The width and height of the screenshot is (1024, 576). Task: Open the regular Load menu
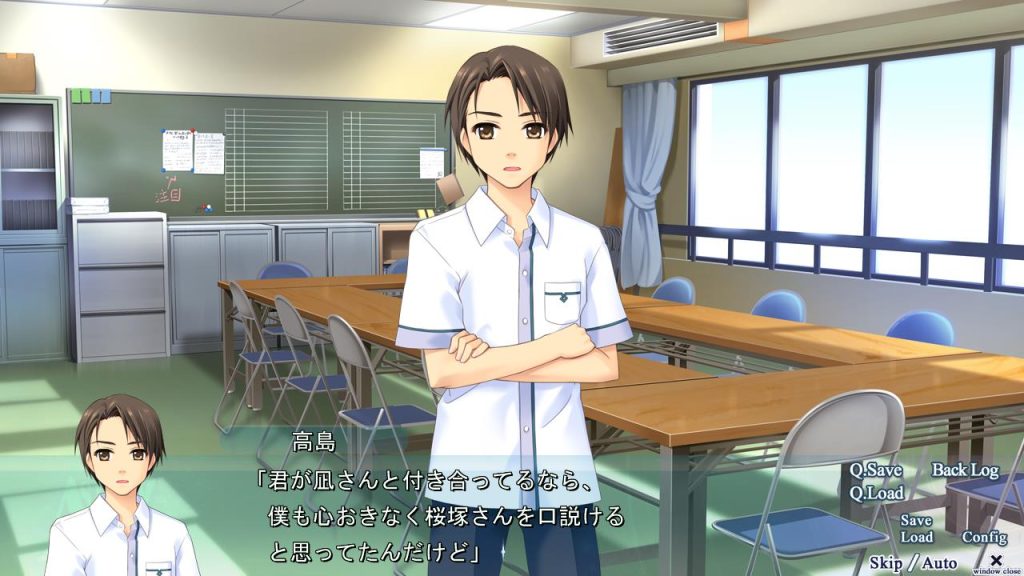[916, 537]
